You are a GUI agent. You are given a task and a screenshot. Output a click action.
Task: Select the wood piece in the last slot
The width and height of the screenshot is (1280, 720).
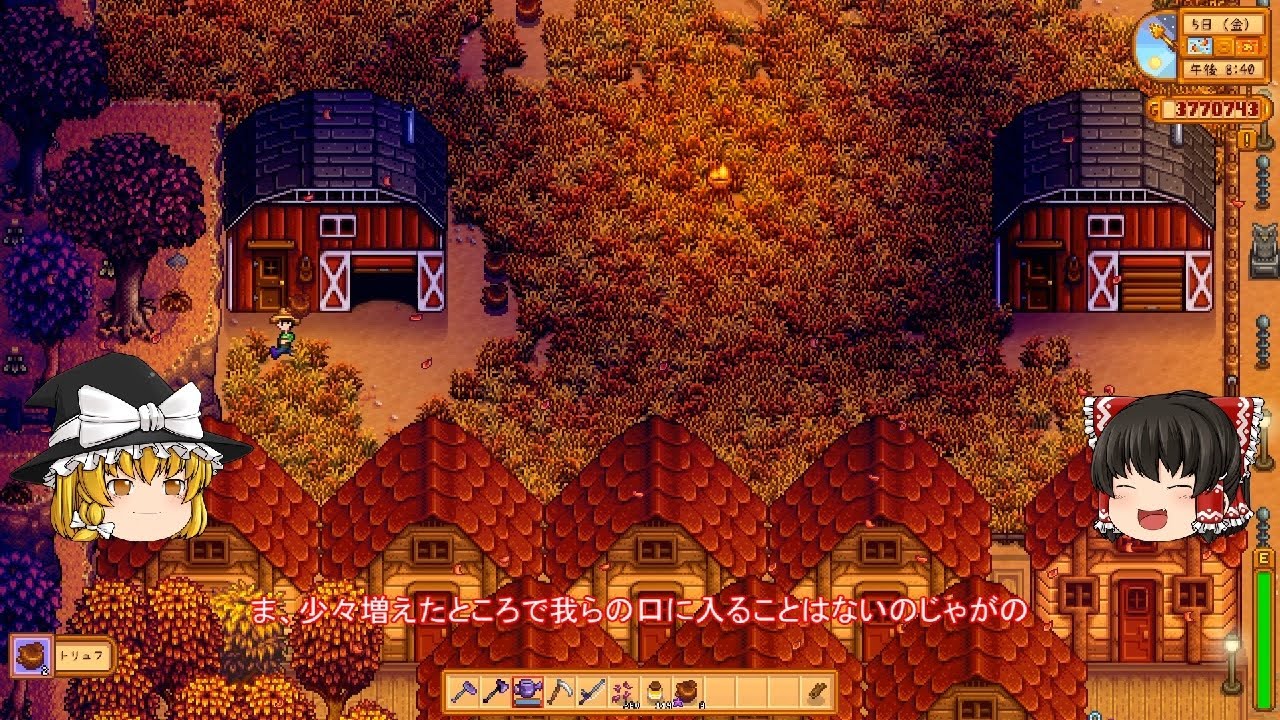[815, 692]
